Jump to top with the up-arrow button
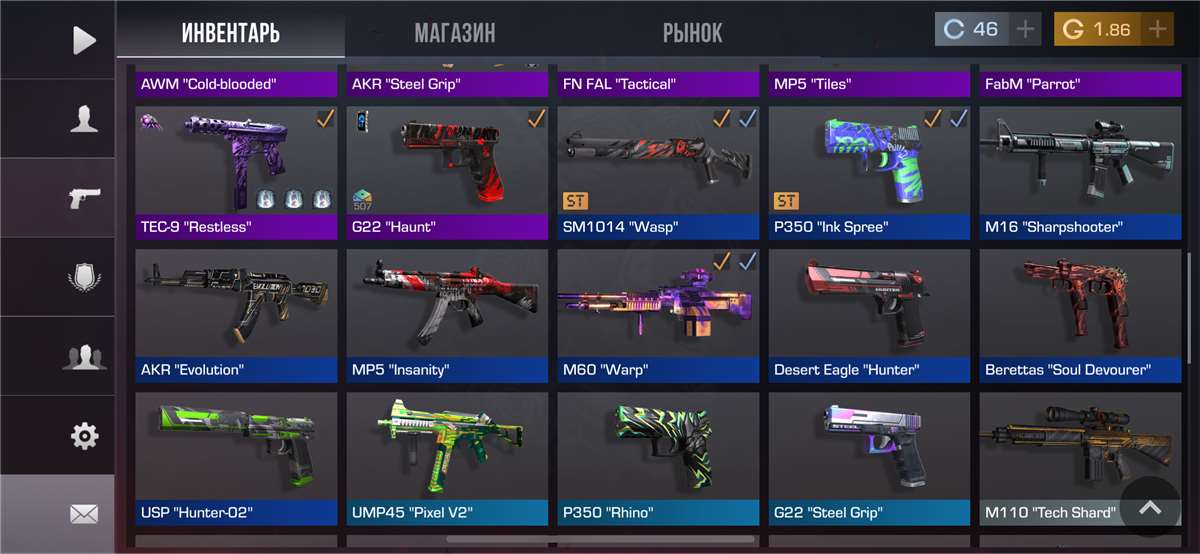The height and width of the screenshot is (554, 1200). tap(1150, 508)
